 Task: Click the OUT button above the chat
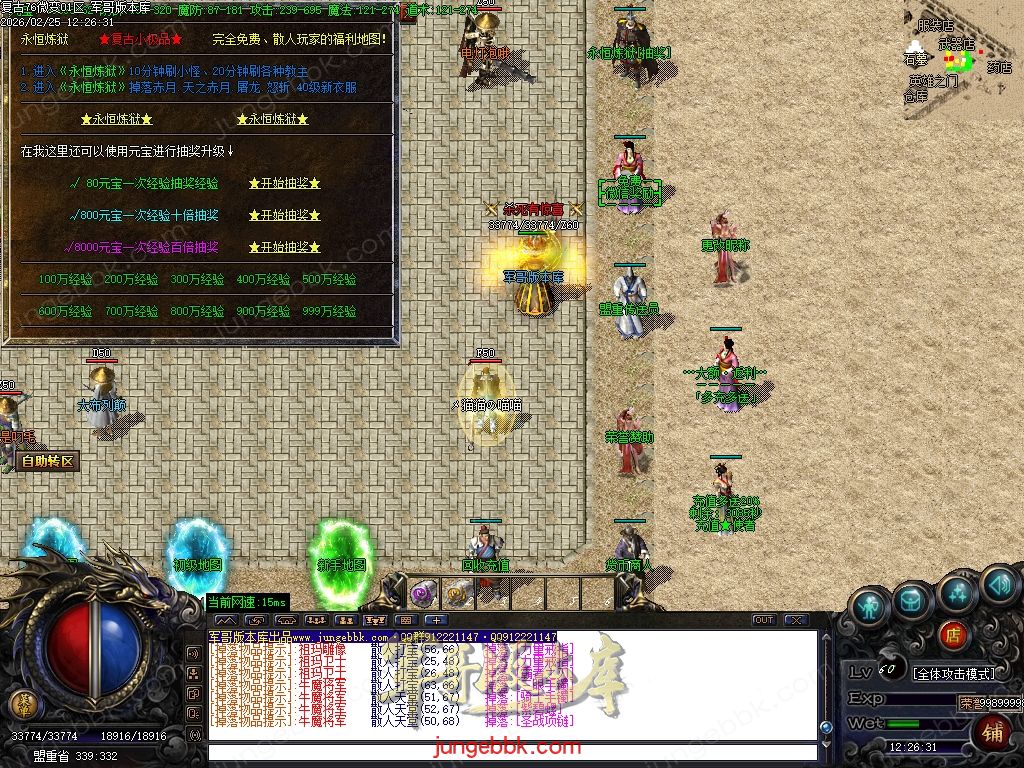(764, 620)
